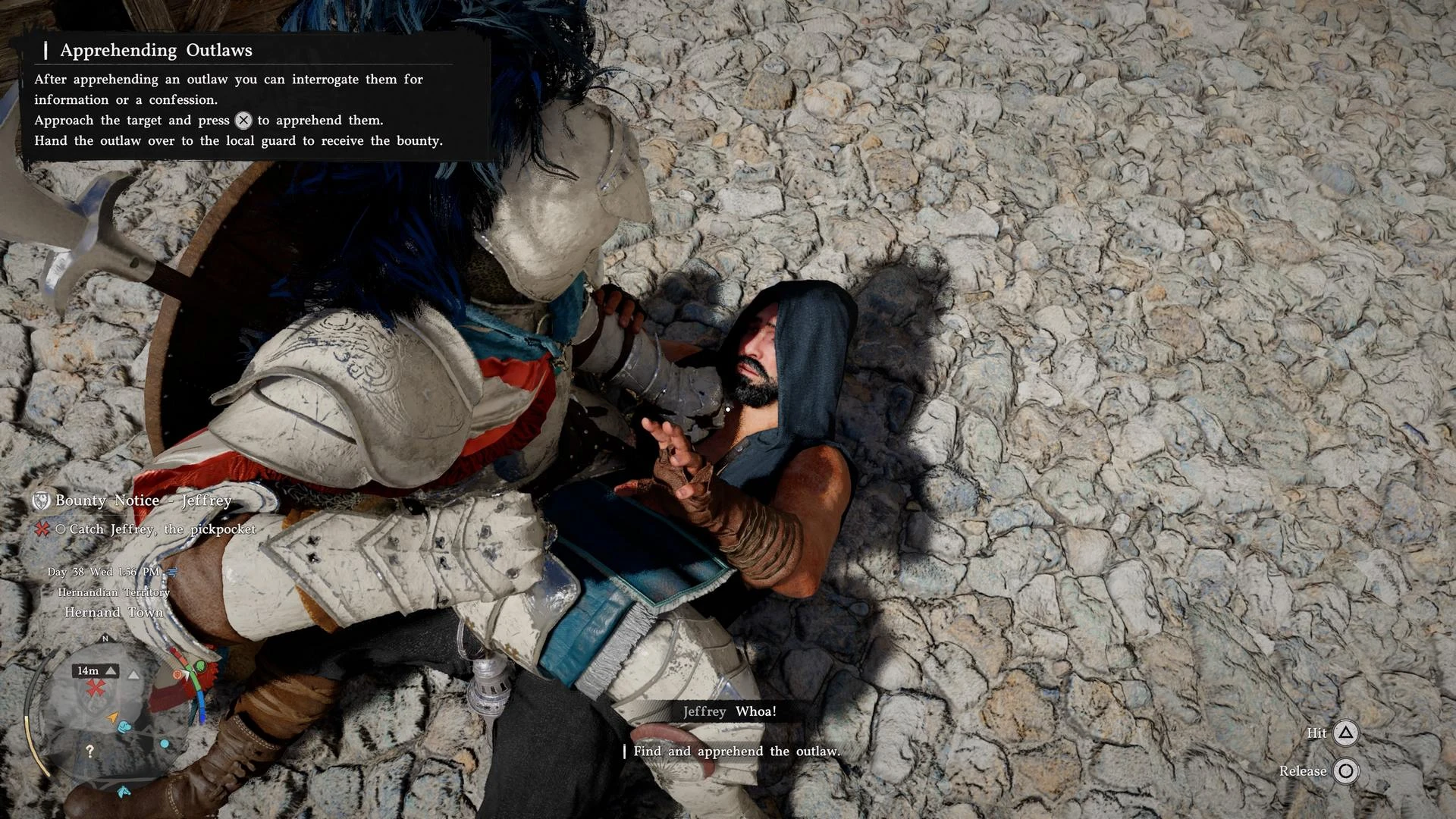Screen dimensions: 1456x819
Task: Click the blue horse icon at minimap bottom
Action: pyautogui.click(x=124, y=792)
